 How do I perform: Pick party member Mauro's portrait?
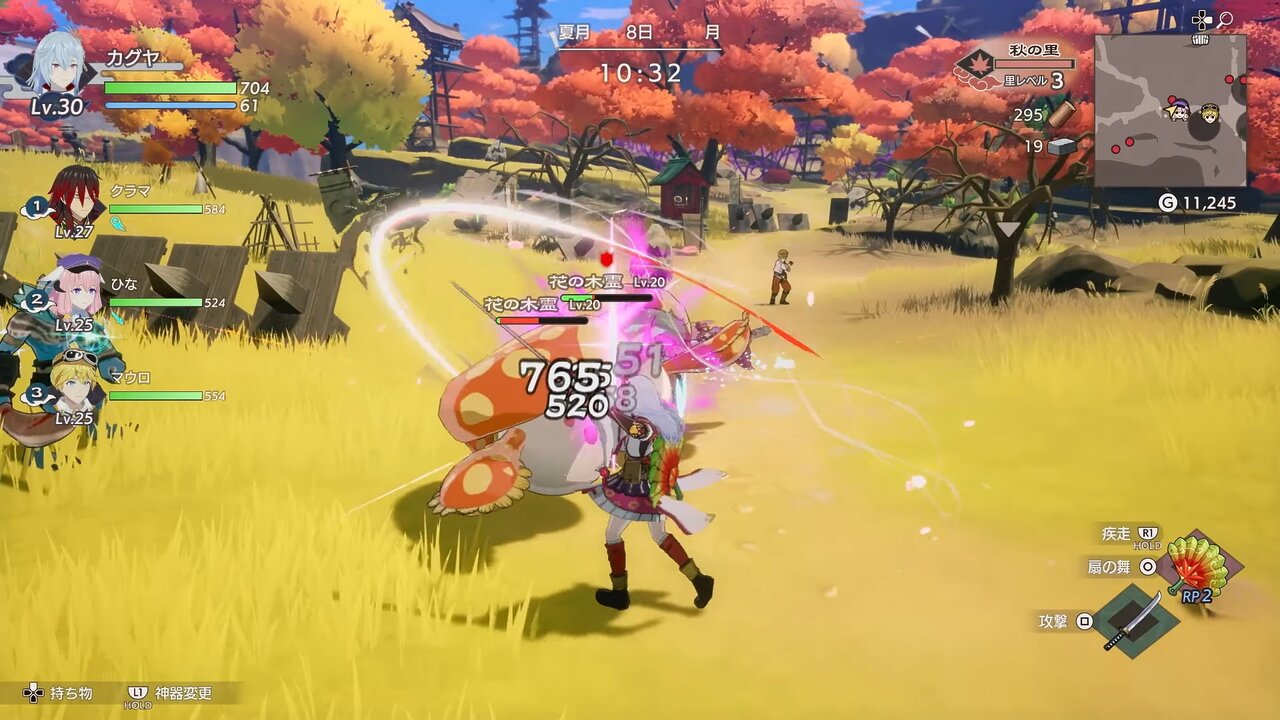click(74, 380)
